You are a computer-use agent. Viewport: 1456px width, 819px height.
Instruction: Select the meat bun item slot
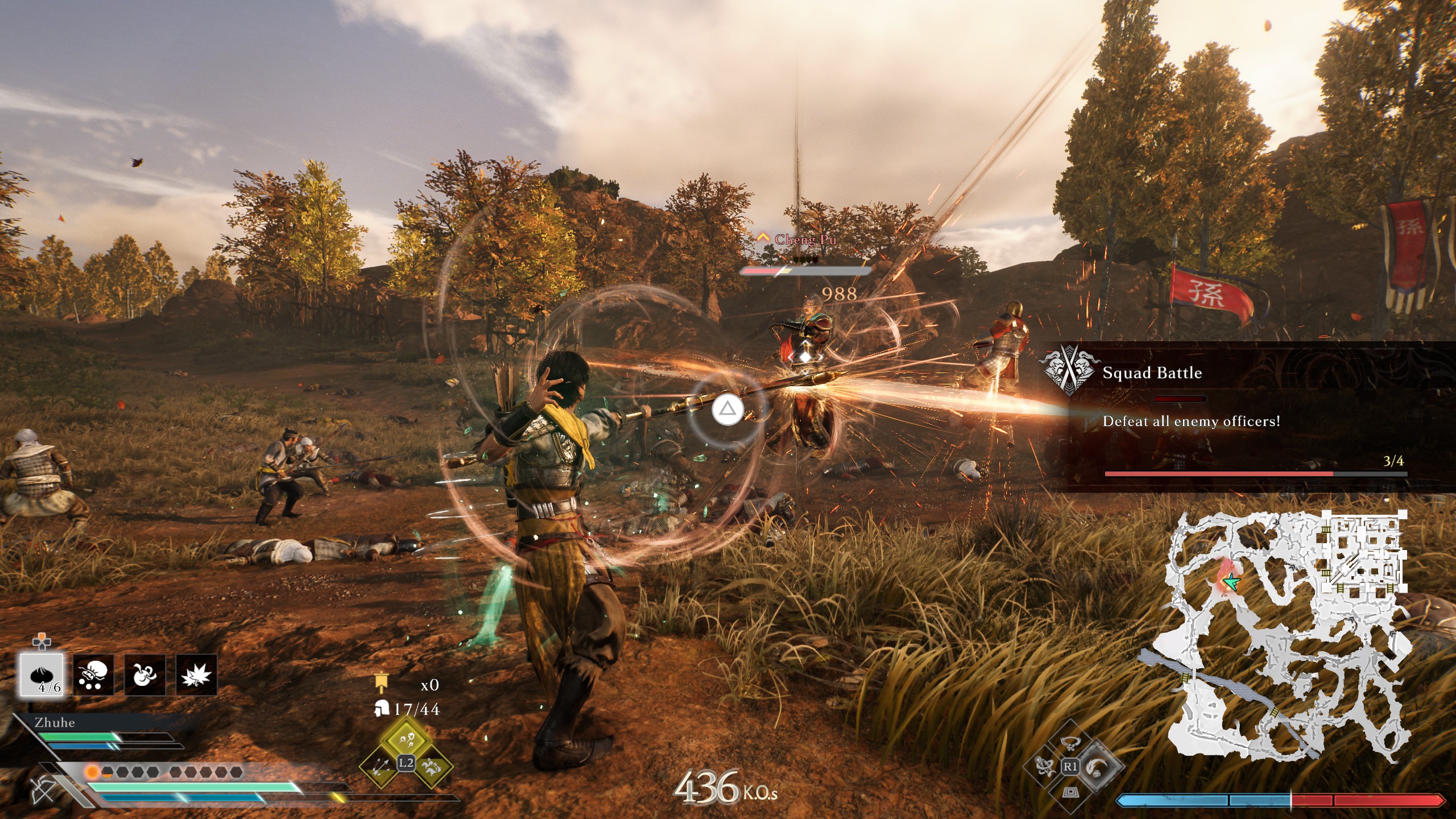42,675
